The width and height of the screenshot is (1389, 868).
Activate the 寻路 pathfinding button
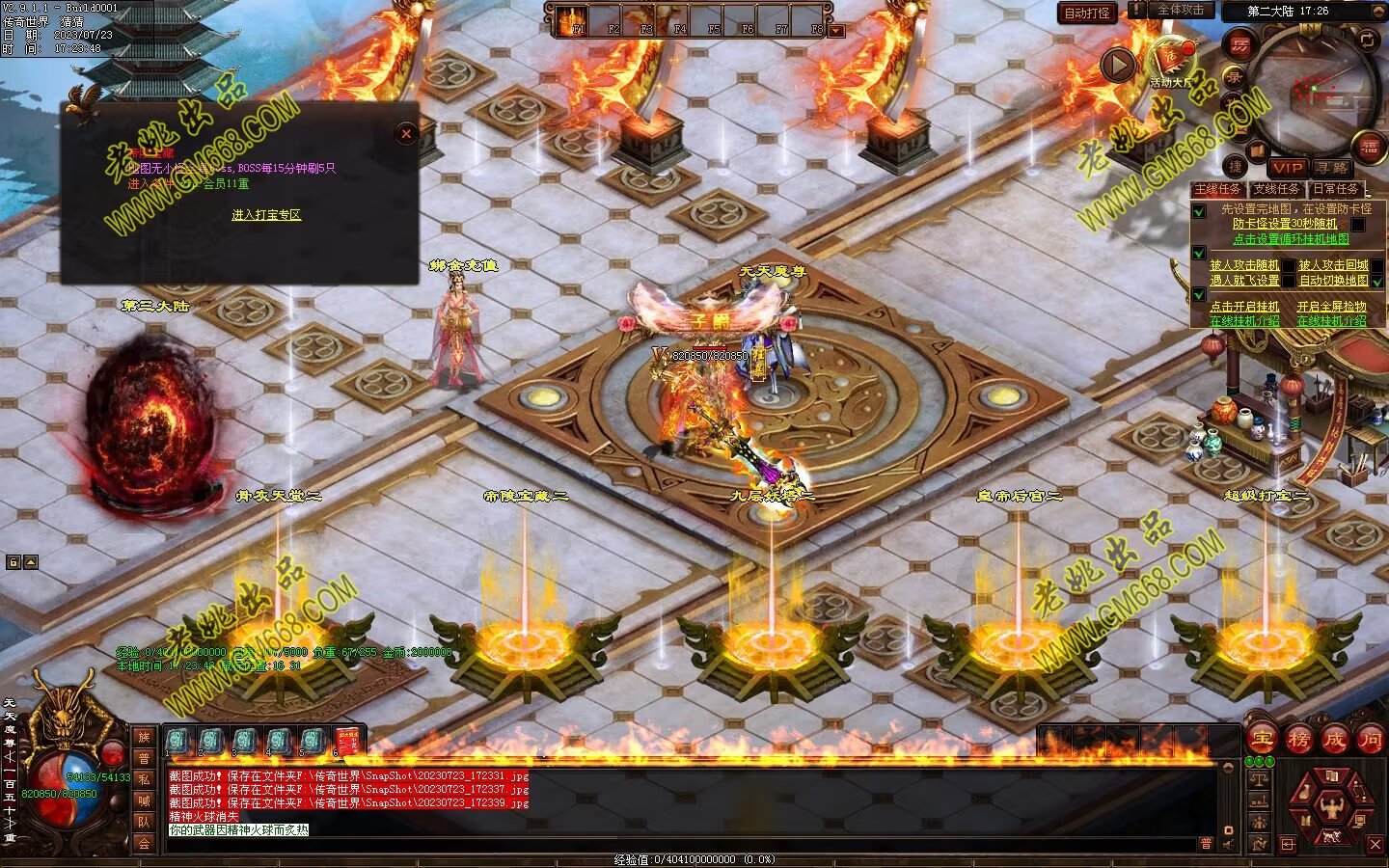1331,168
